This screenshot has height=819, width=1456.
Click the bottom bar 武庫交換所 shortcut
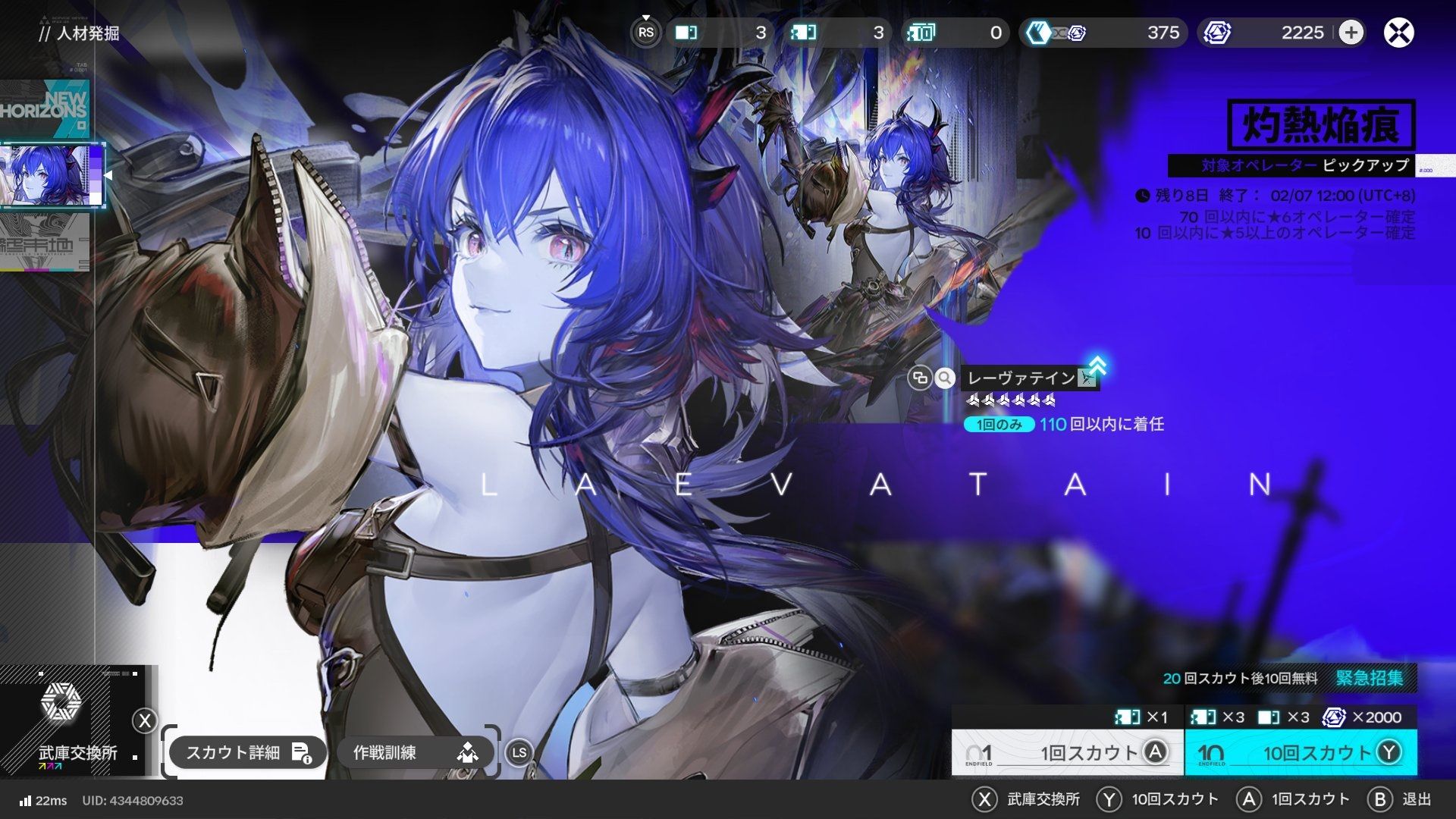pyautogui.click(x=1028, y=799)
